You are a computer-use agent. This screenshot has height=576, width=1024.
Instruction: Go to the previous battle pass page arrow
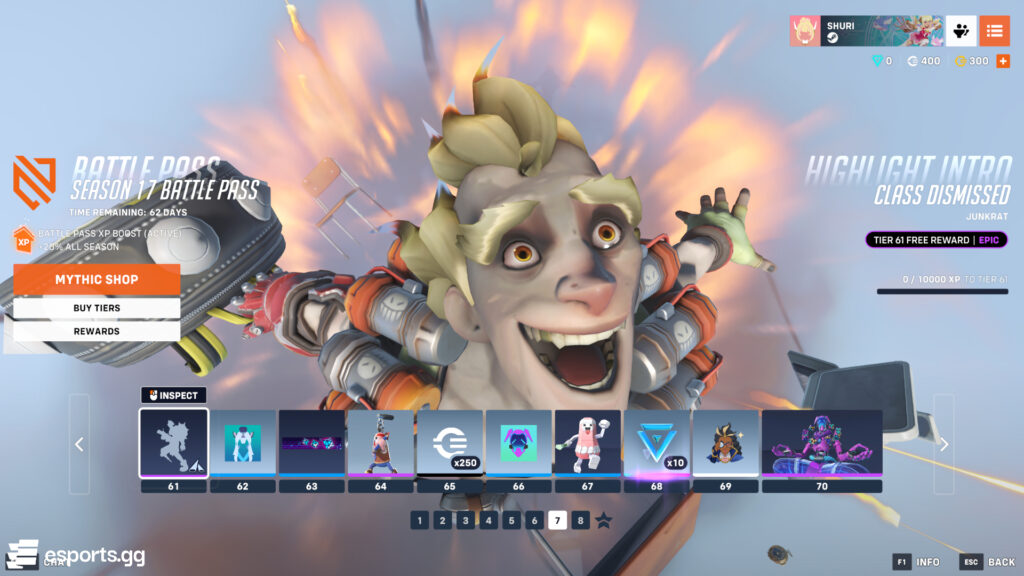(79, 444)
